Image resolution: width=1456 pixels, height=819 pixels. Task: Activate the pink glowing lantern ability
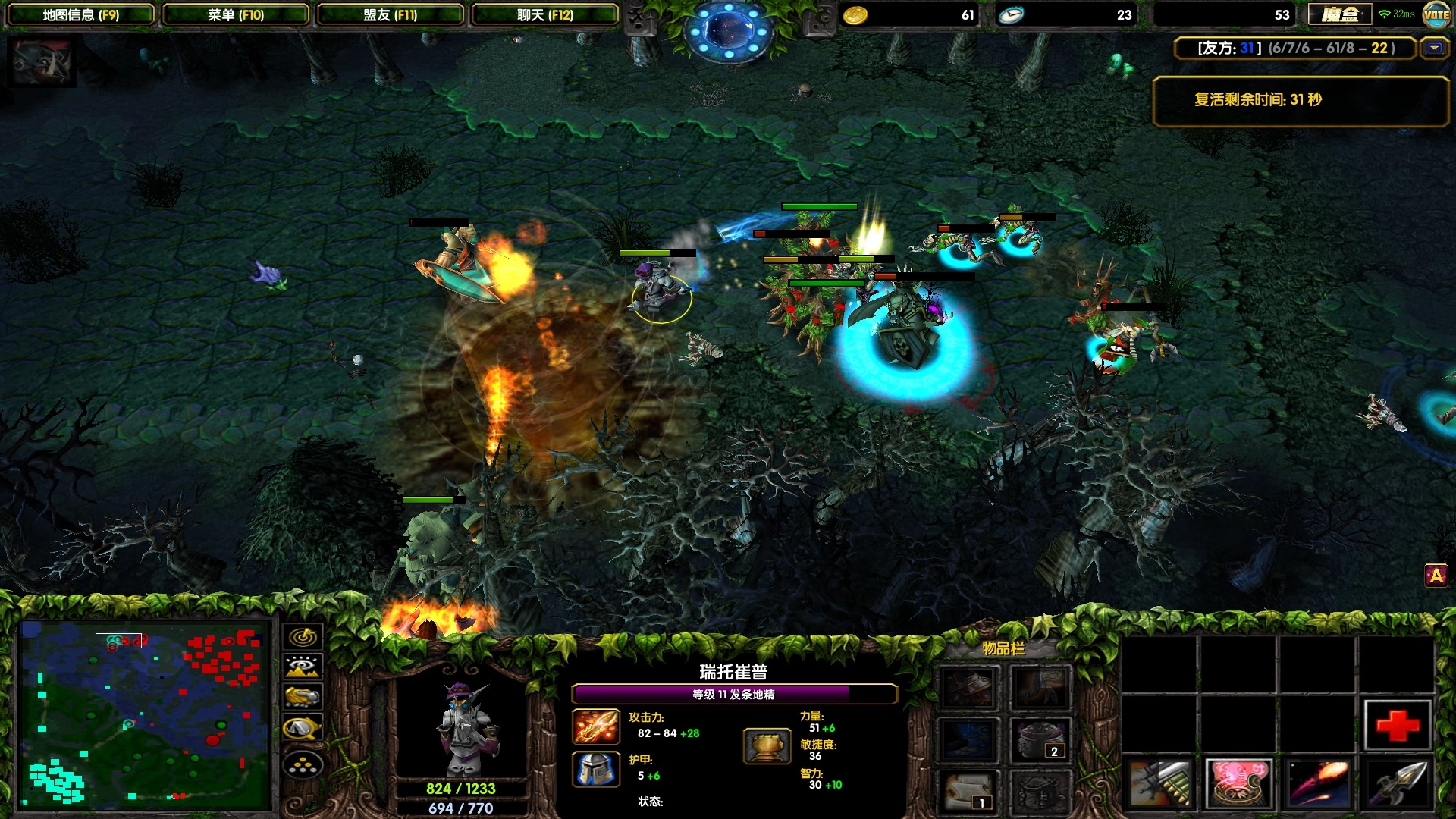pos(1238,783)
